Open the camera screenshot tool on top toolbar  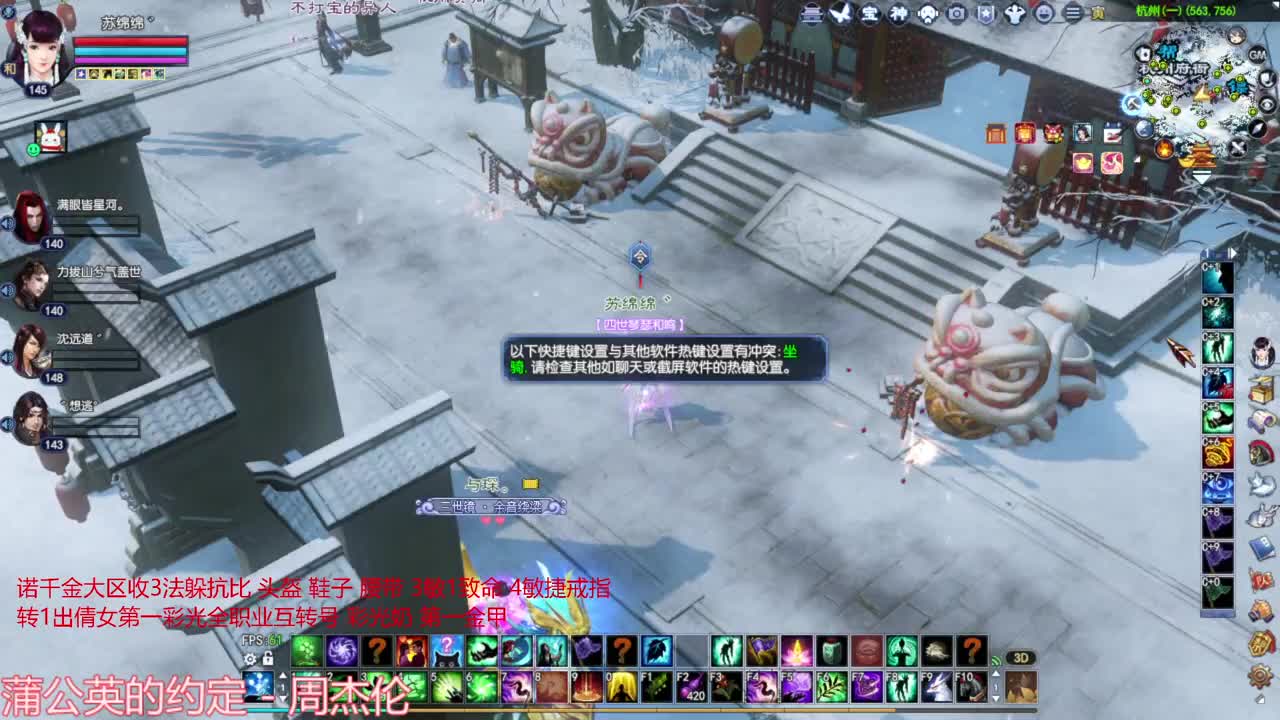[x=956, y=13]
